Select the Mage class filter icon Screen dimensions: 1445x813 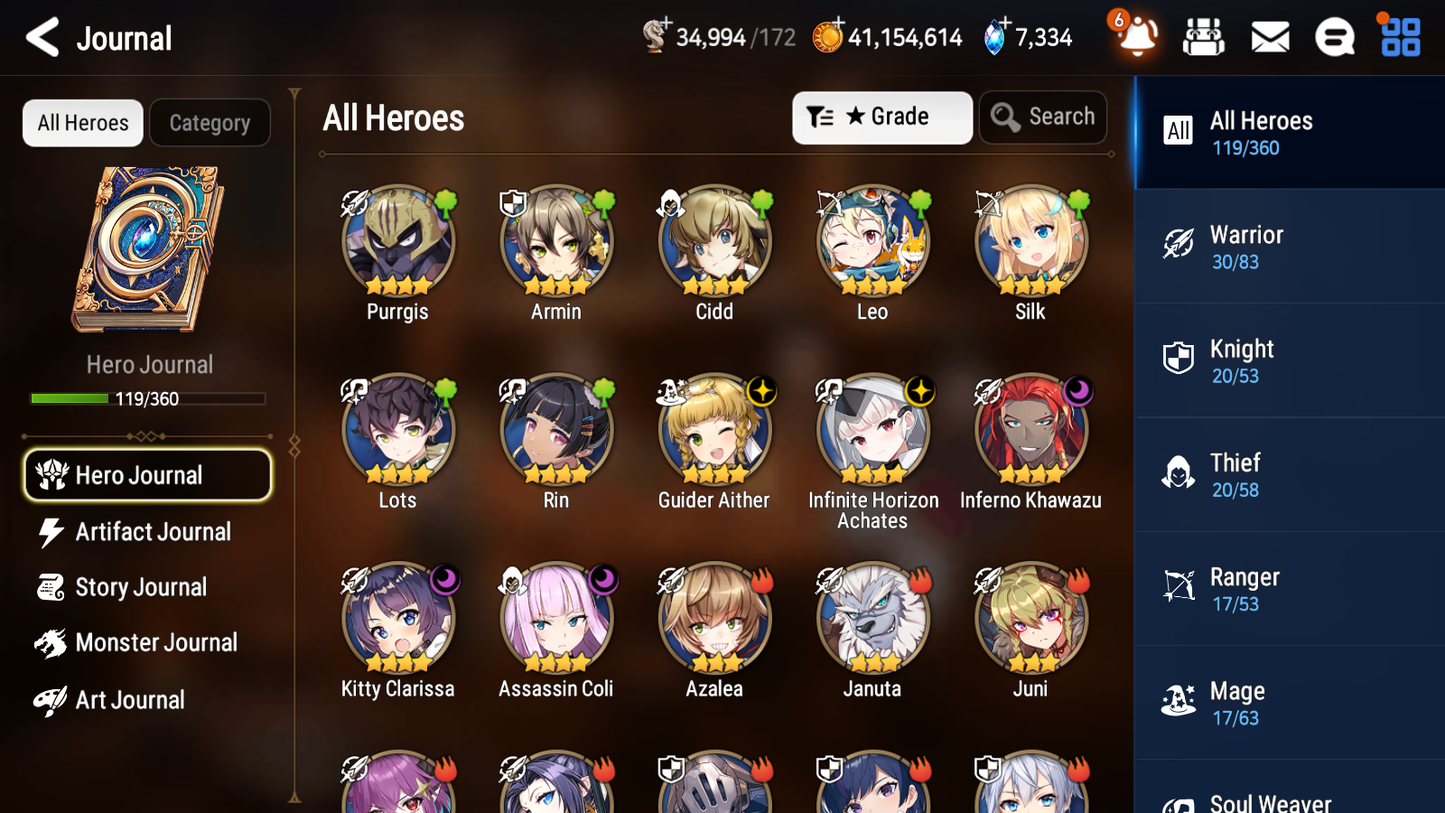click(x=1180, y=702)
